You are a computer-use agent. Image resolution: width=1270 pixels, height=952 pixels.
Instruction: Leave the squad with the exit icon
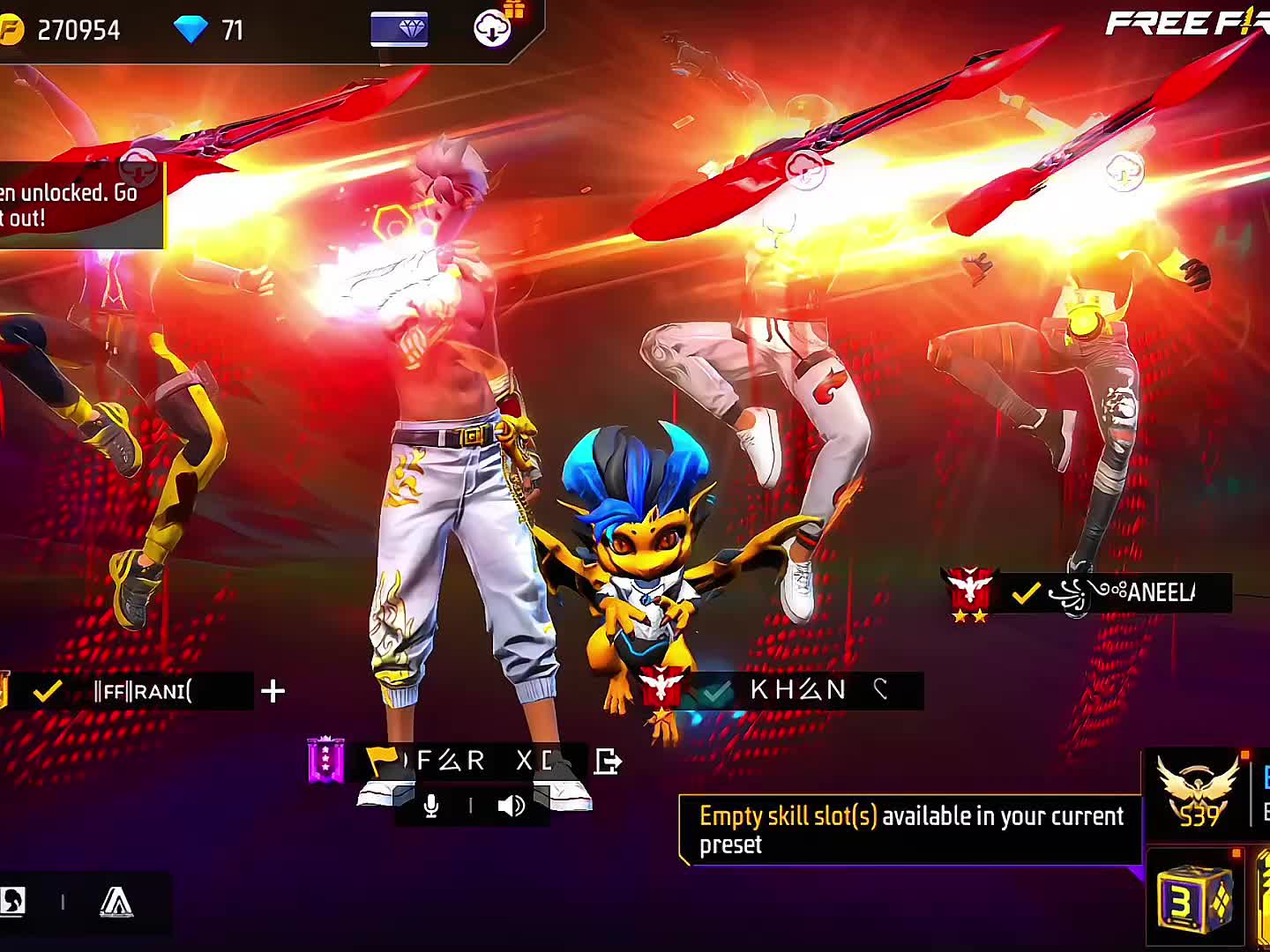pos(608,761)
